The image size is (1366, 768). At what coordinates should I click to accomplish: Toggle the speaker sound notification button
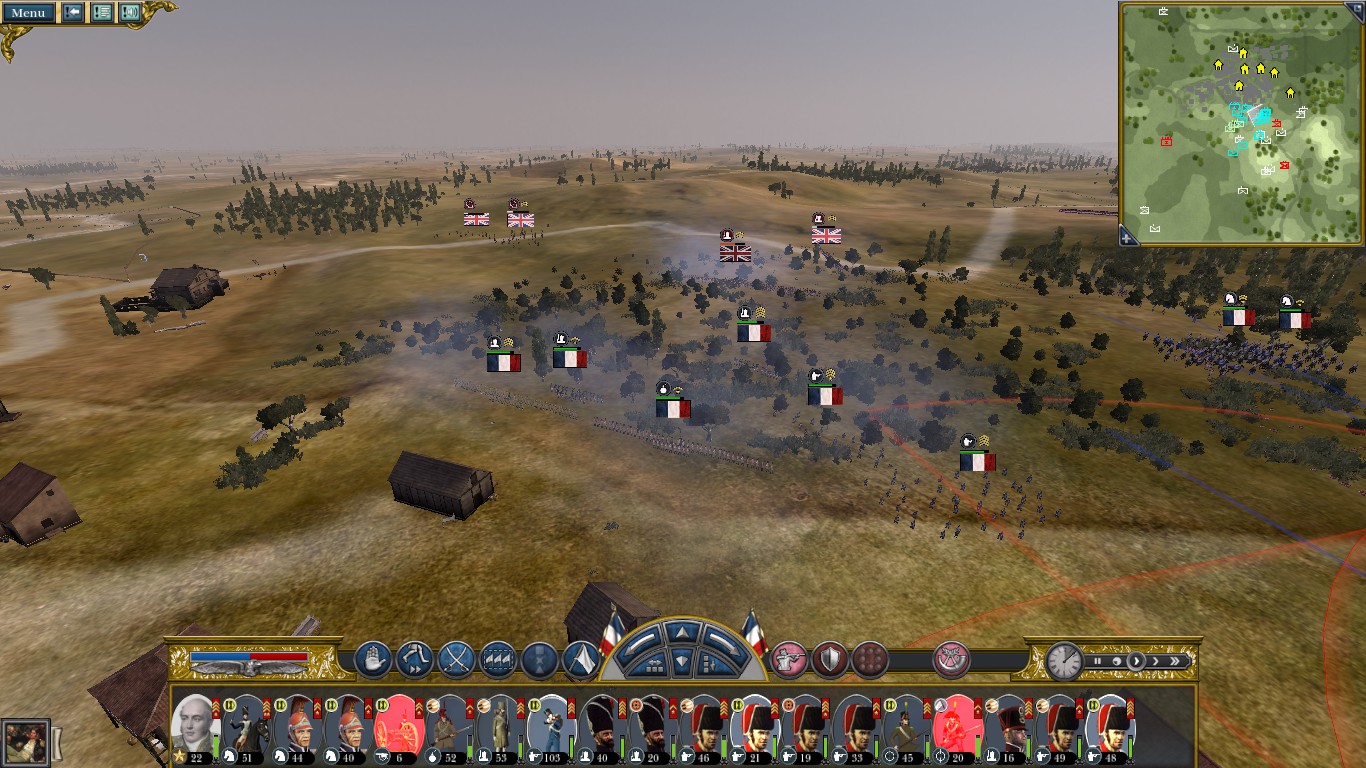coord(130,13)
